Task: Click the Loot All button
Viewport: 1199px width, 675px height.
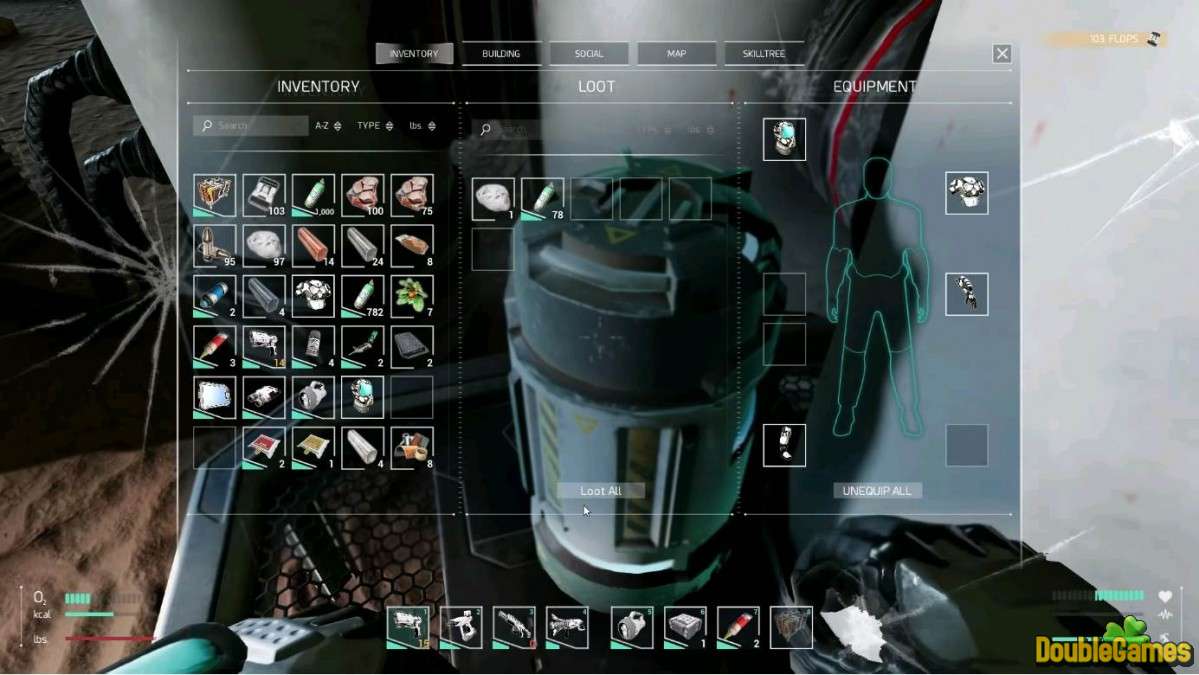Action: [601, 491]
